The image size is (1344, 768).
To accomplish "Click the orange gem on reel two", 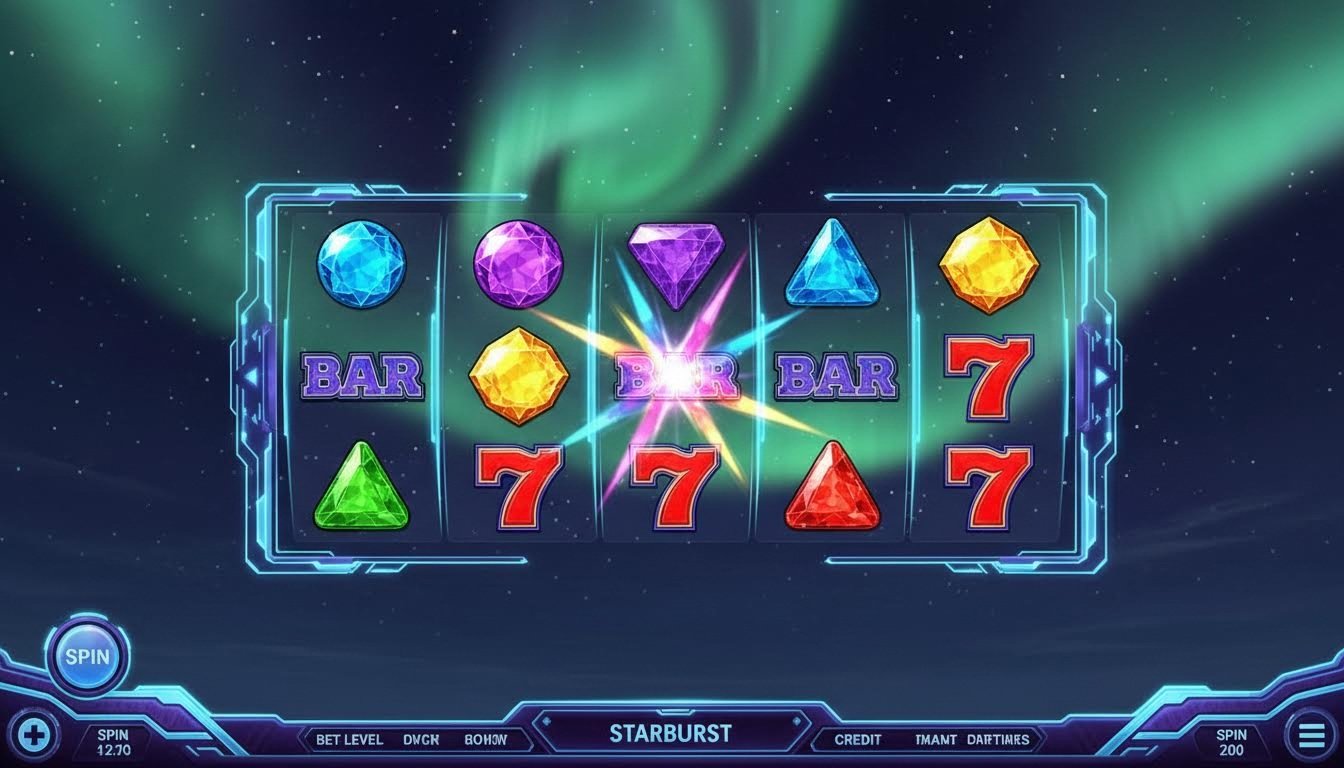I will pos(519,378).
